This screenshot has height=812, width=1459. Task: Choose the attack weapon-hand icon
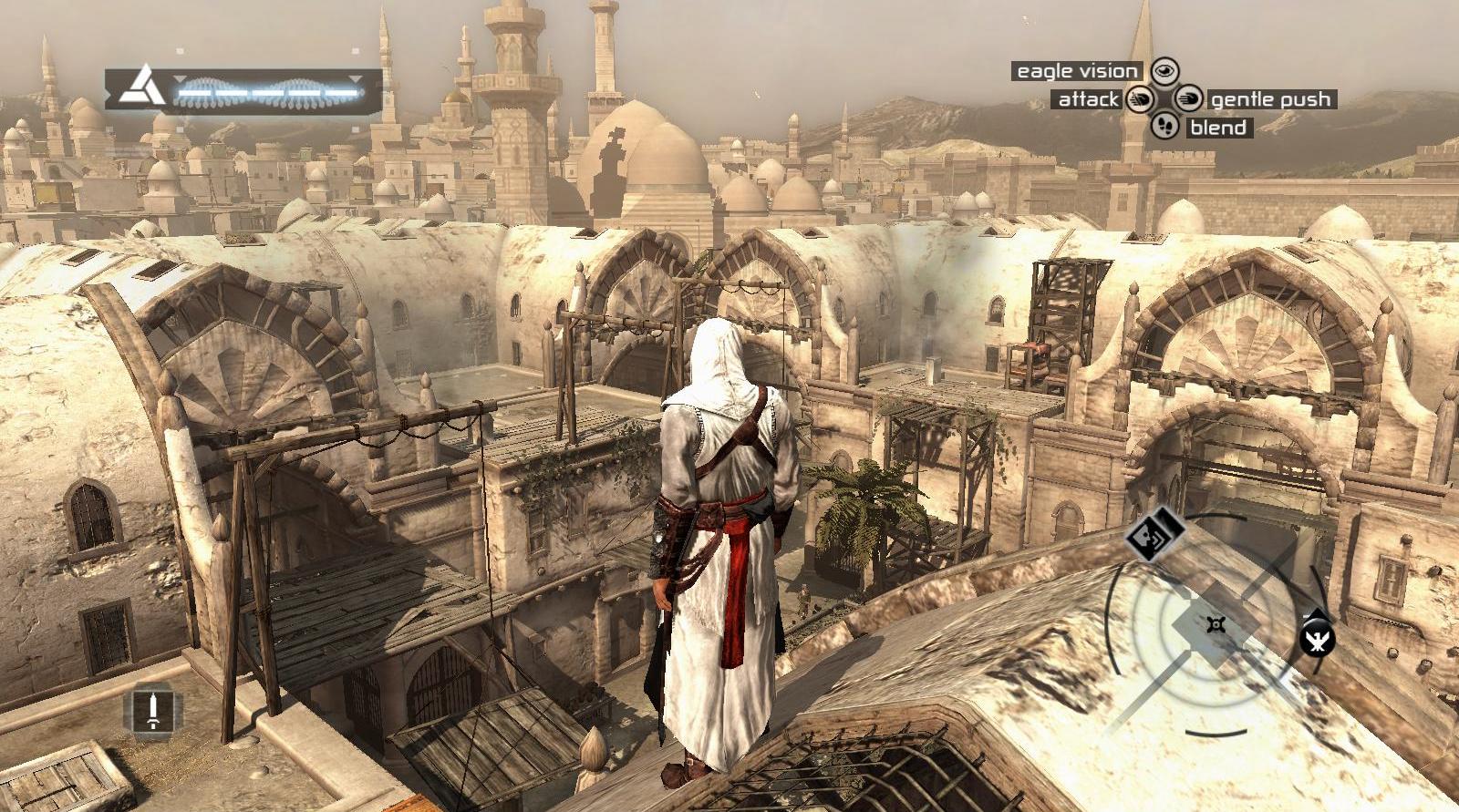tap(1140, 98)
